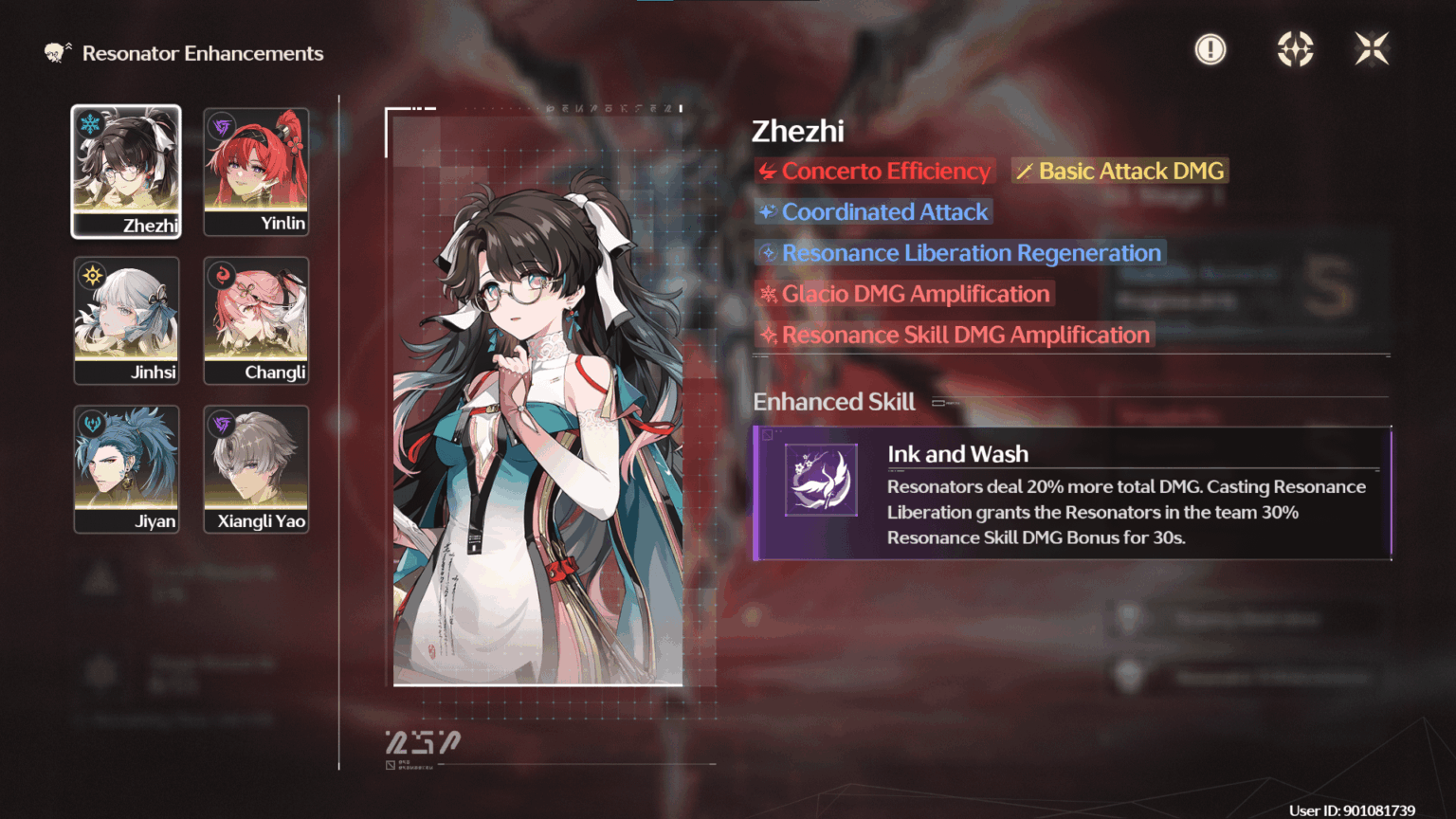This screenshot has height=819, width=1456.
Task: Click the Aero icon on Jiyan's portrait
Action: [89, 423]
